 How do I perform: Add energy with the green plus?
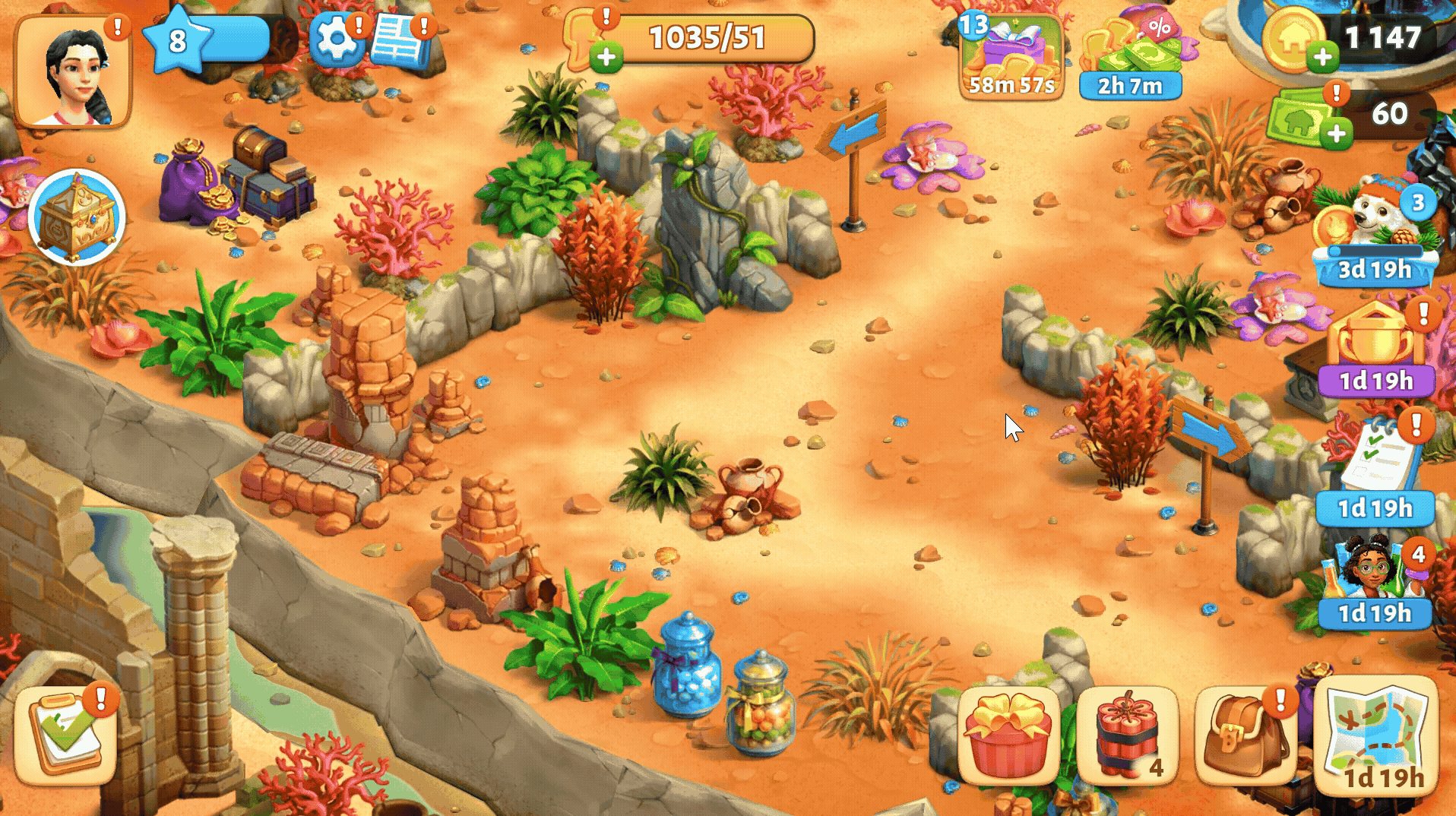[x=606, y=57]
